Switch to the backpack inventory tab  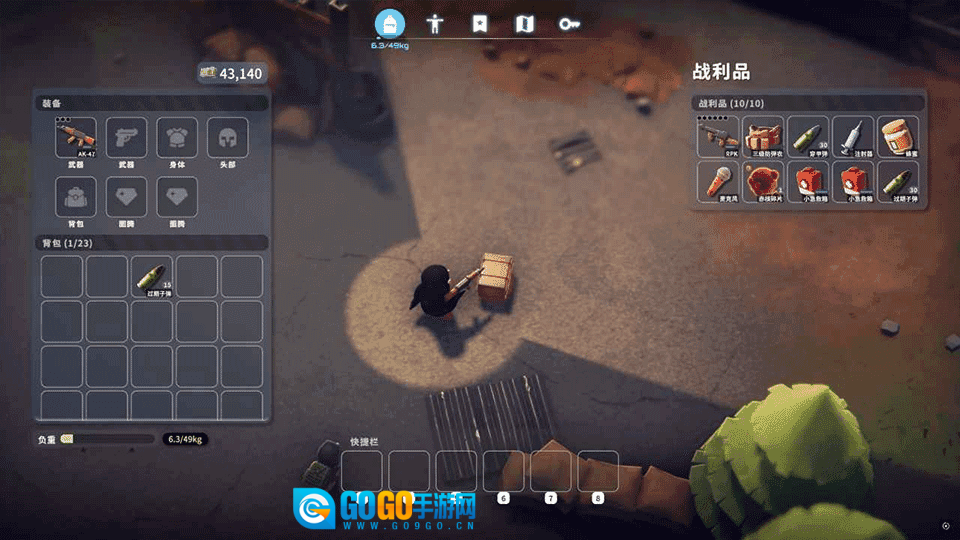pyautogui.click(x=390, y=24)
